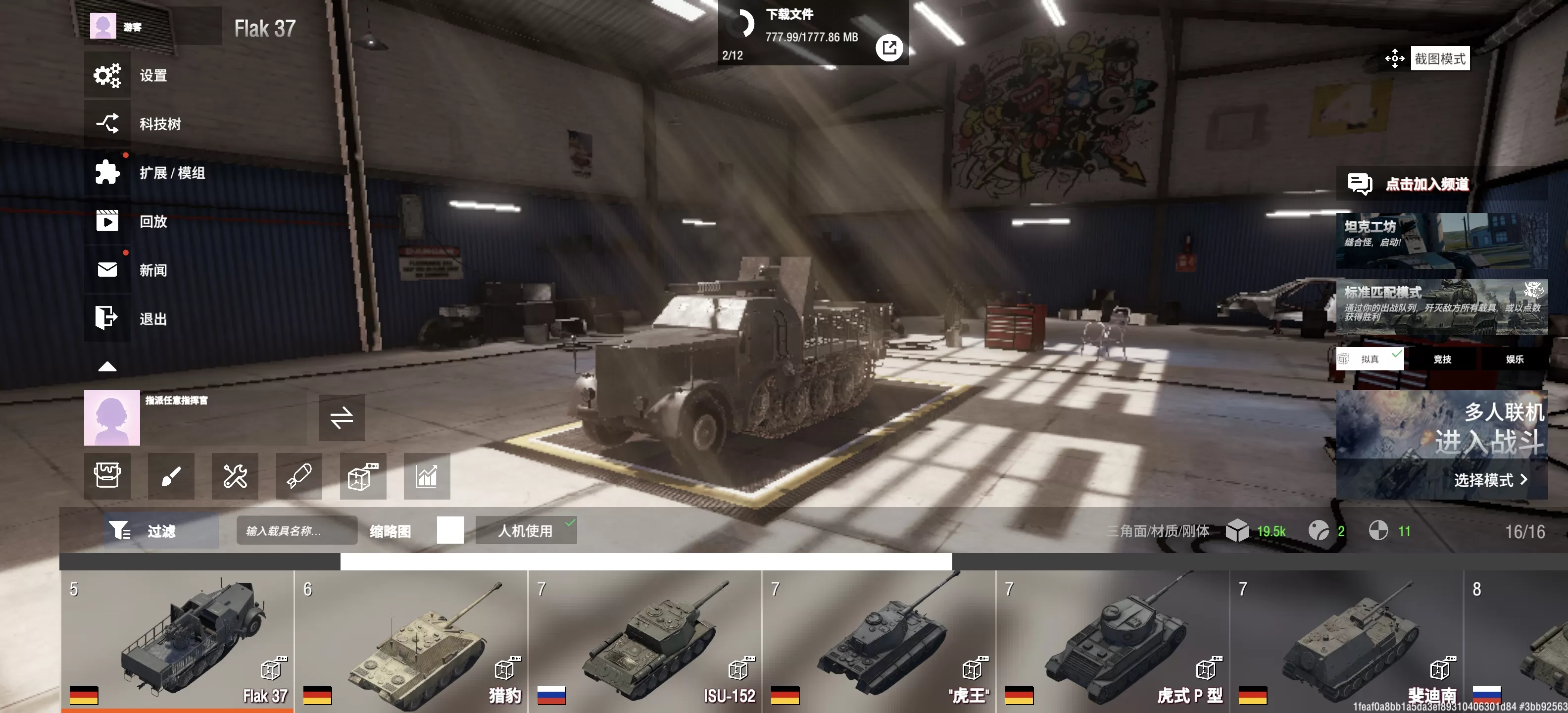The width and height of the screenshot is (1568, 713).
Task: Enable 截图模式 screenshot mode
Action: (1439, 59)
